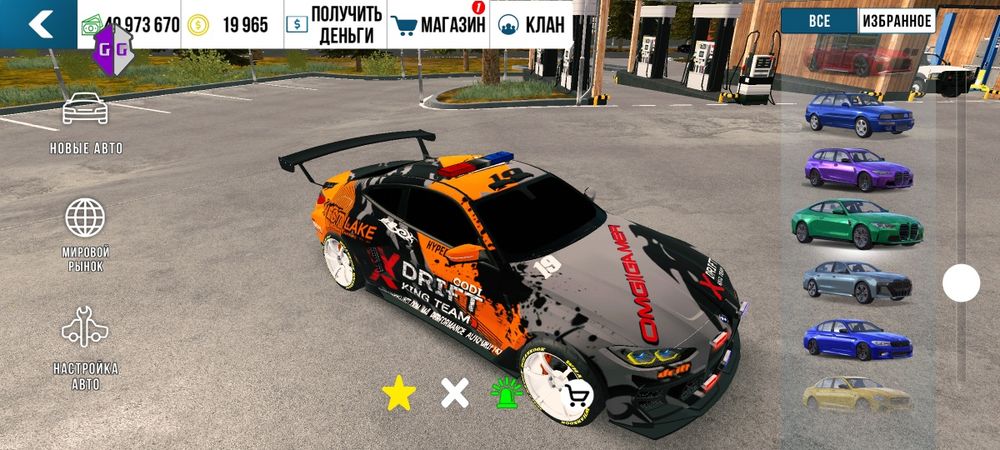
Task: Choose the green BMW thumbnail
Action: coord(858,223)
